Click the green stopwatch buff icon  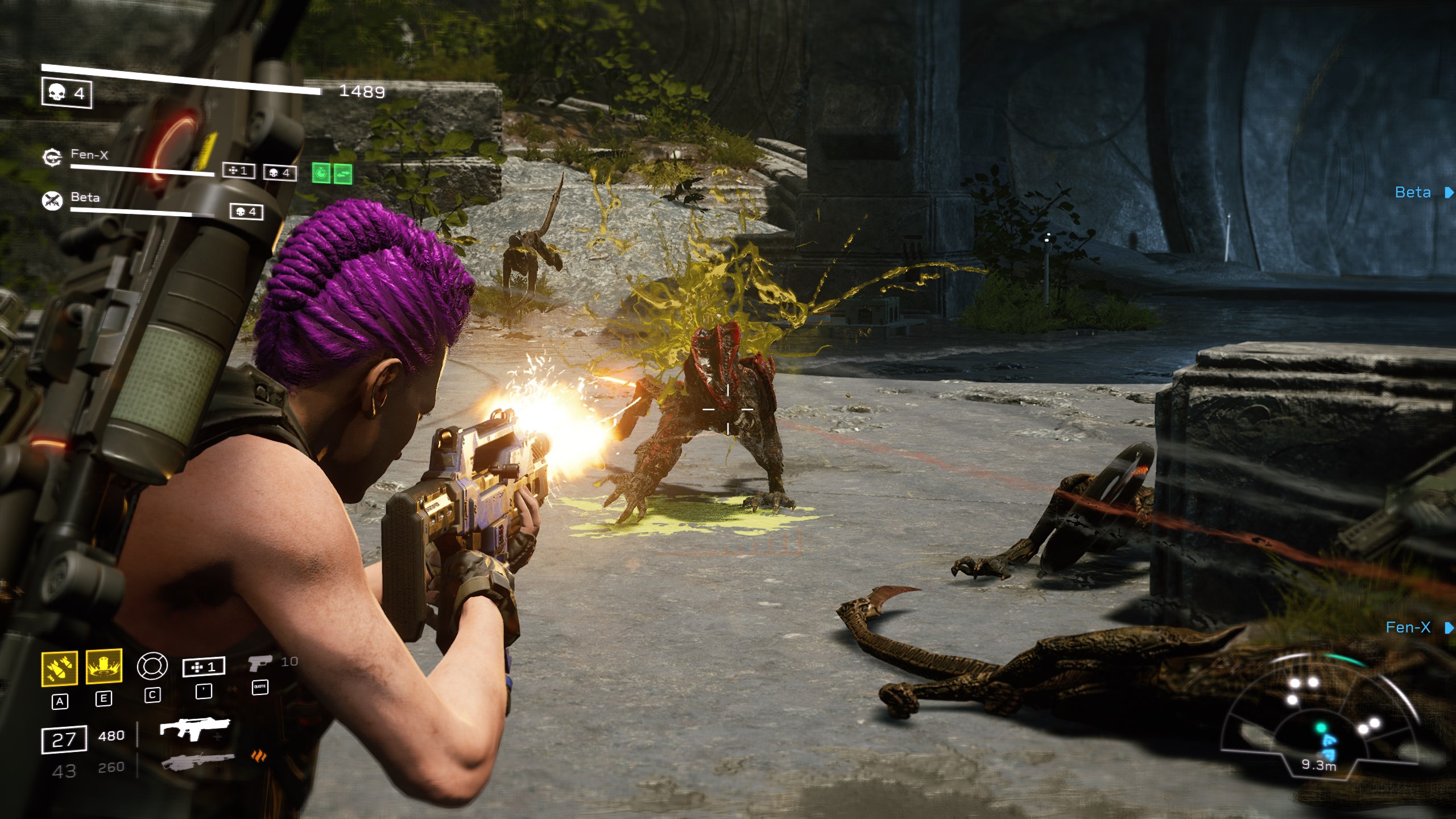coord(321,173)
